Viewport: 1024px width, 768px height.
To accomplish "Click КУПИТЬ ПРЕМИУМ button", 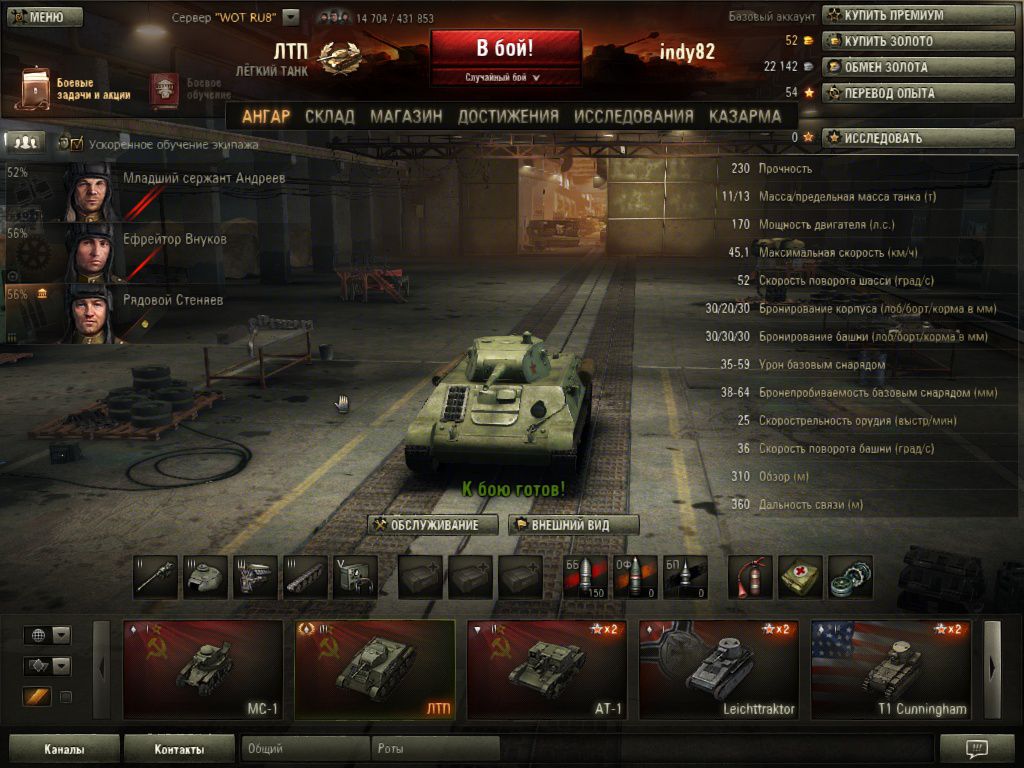I will pyautogui.click(x=883, y=15).
